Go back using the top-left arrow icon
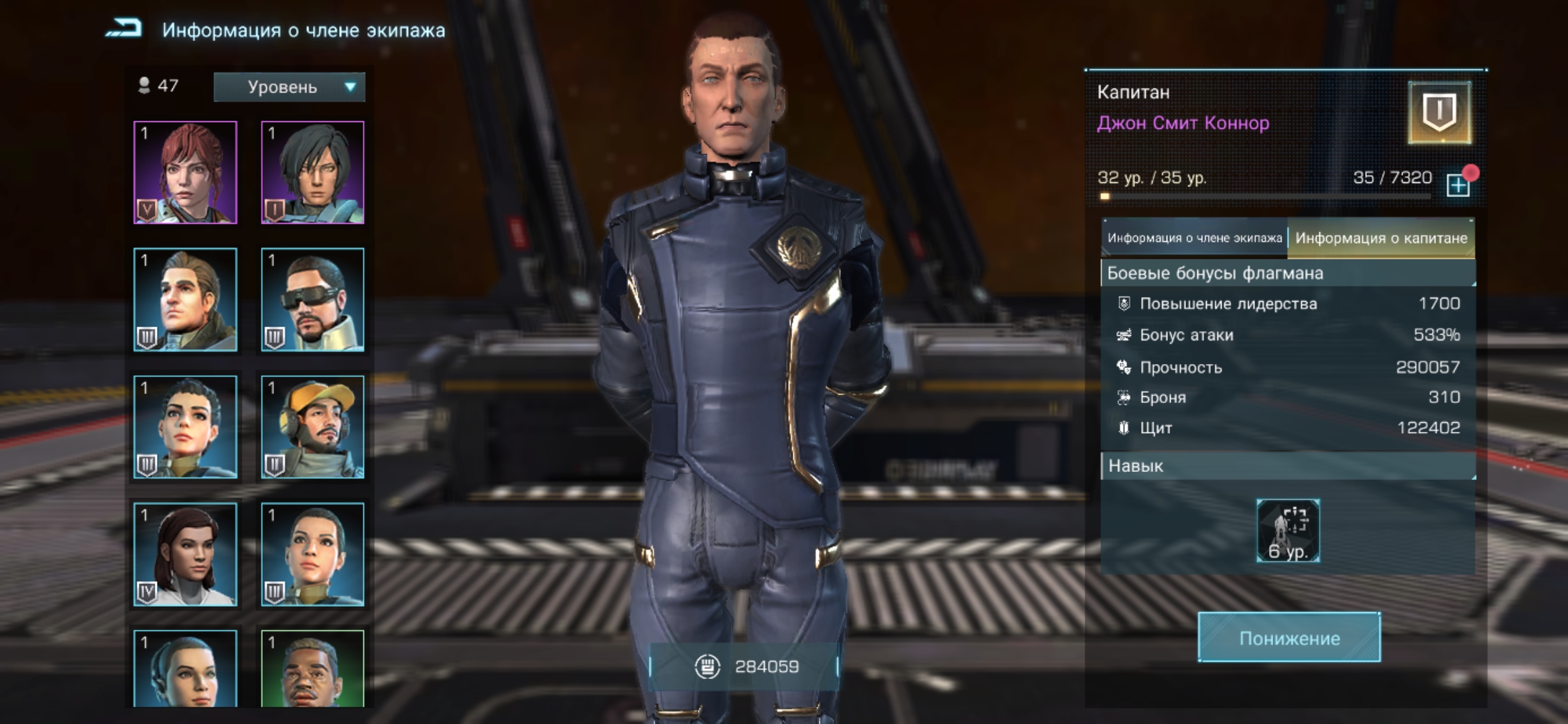The height and width of the screenshot is (724, 1568). [x=125, y=29]
